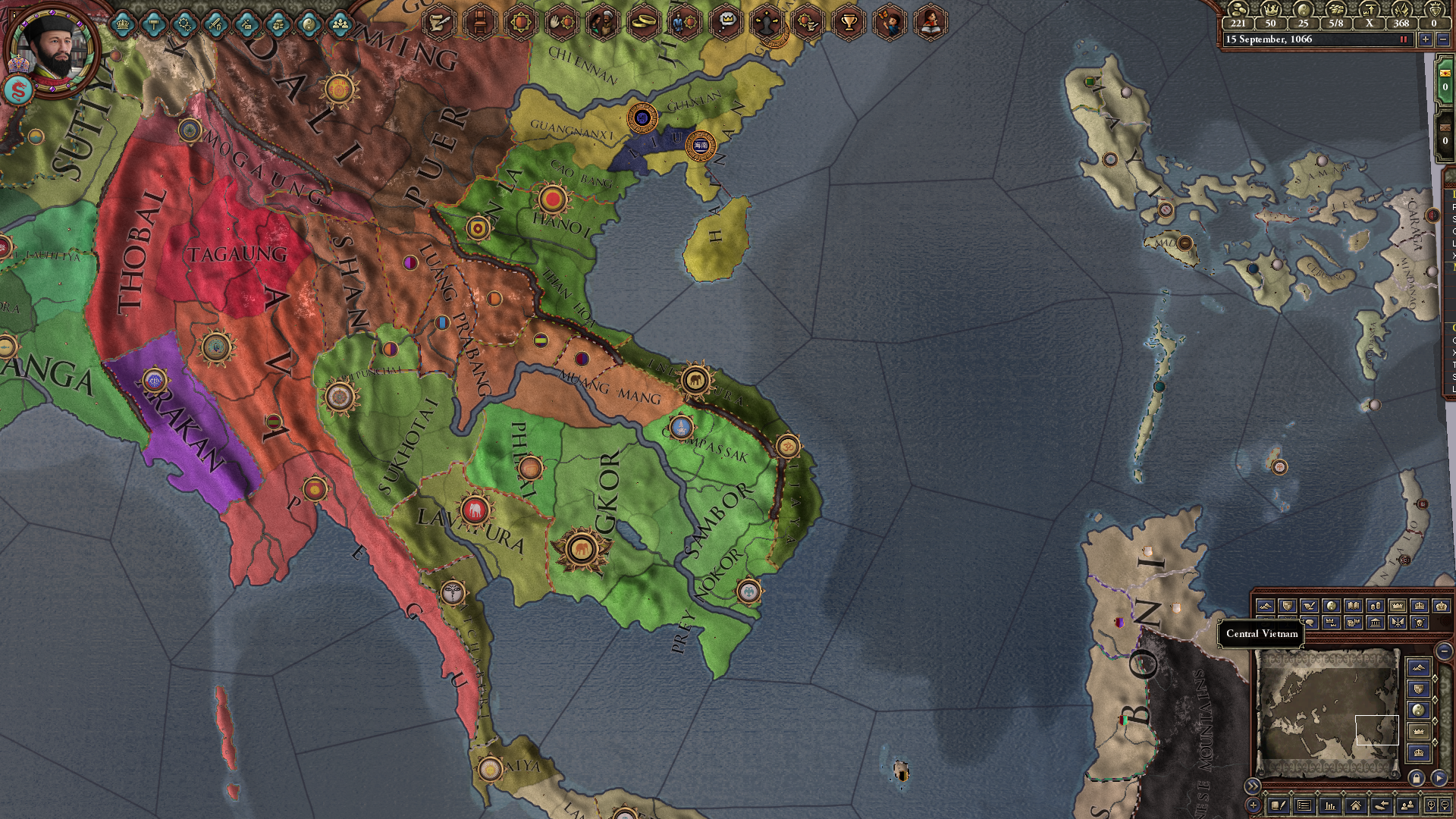The width and height of the screenshot is (1456, 819).
Task: Open the Laws screen via crown icon
Action: pyautogui.click(x=123, y=24)
